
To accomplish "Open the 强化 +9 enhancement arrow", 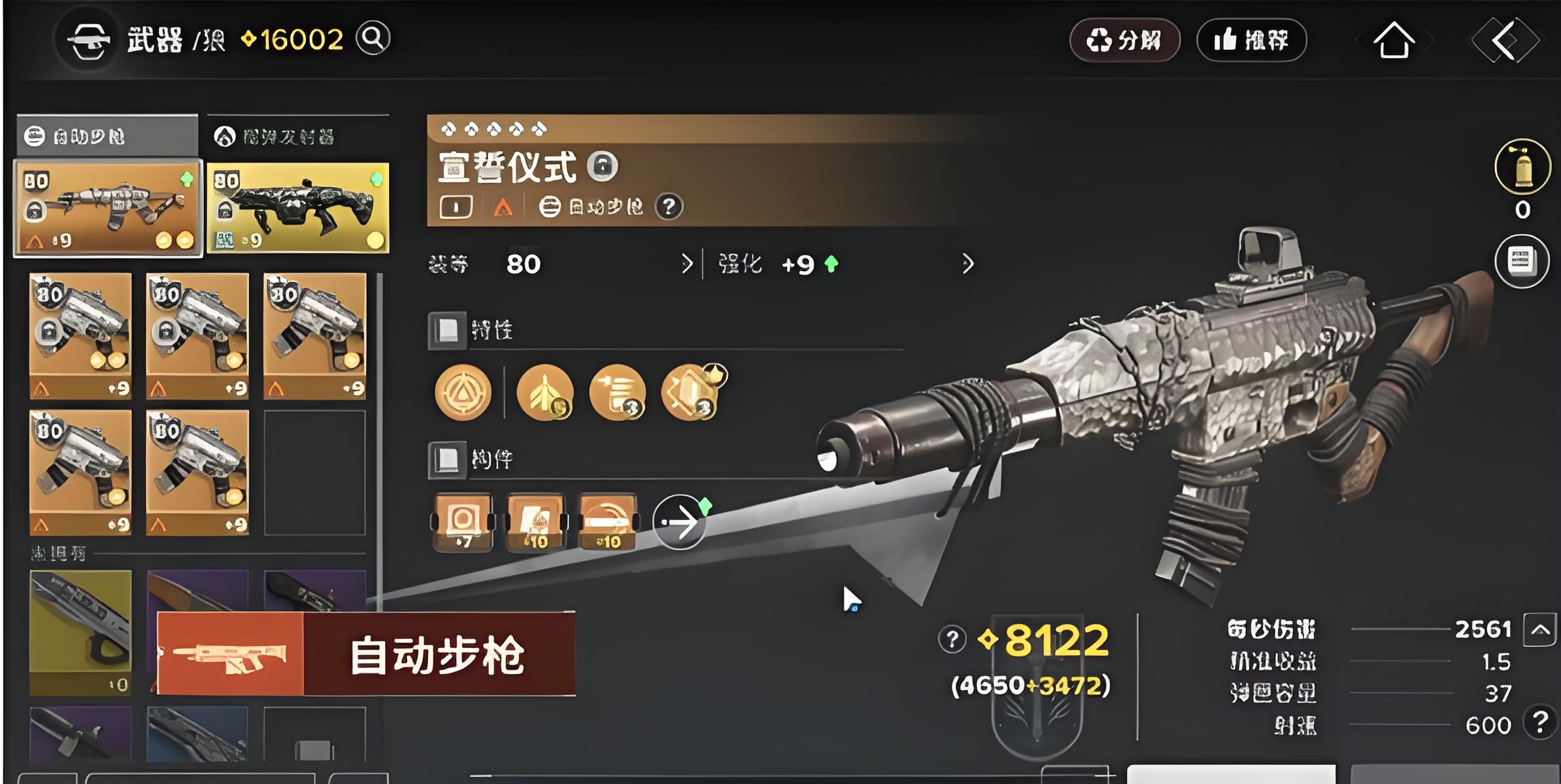I will 967,264.
